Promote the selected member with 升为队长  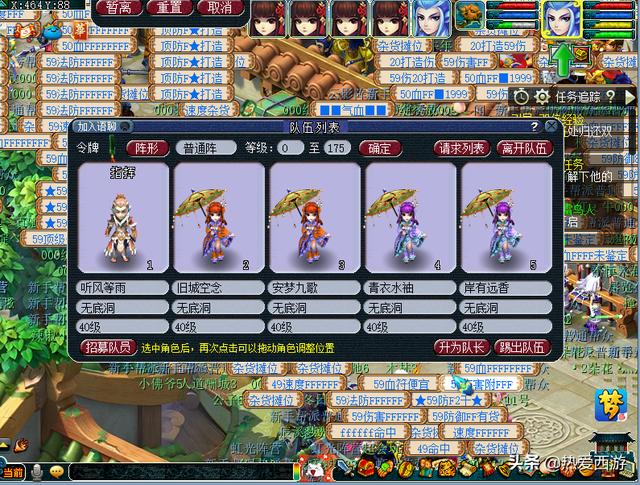(x=461, y=347)
